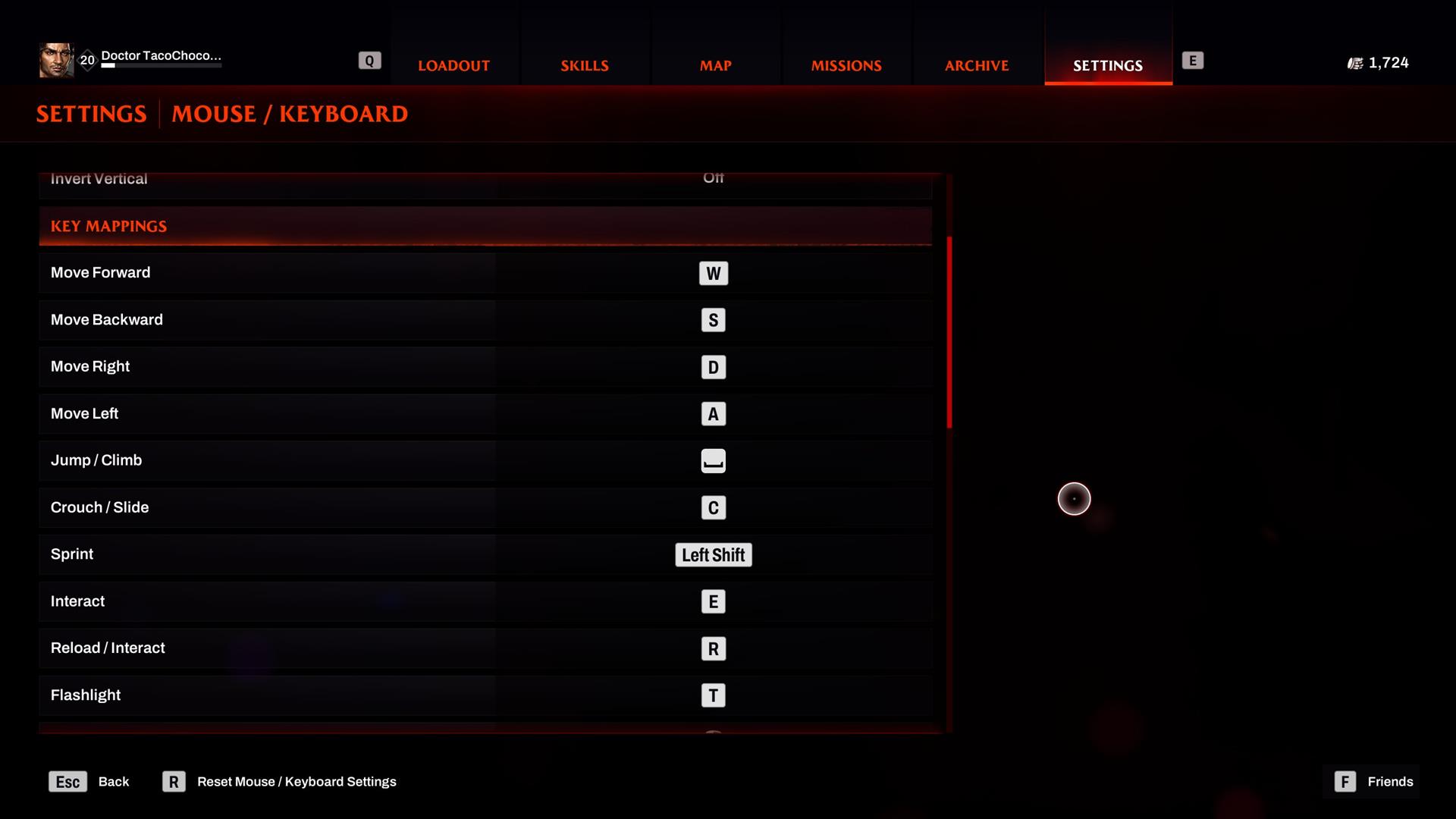Select the W key binding for Move Forward
The width and height of the screenshot is (1456, 819).
[x=713, y=273]
